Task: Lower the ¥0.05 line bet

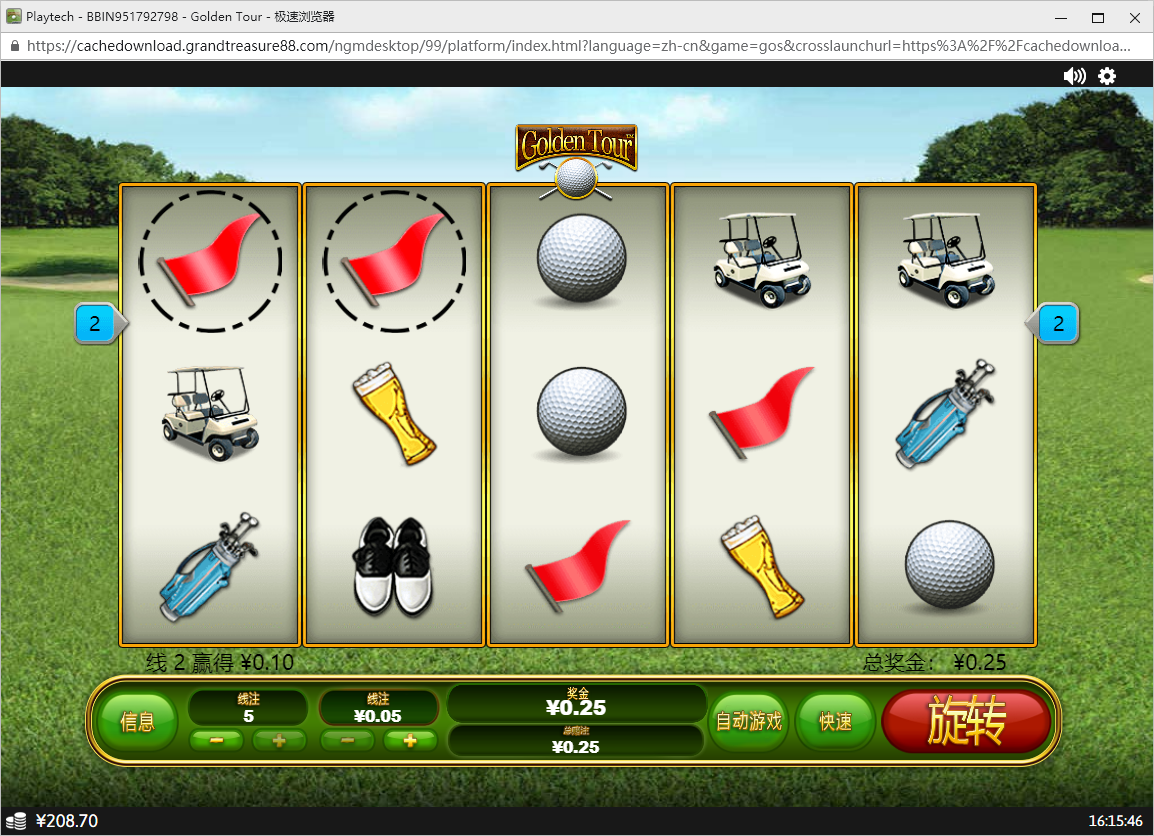Action: click(x=348, y=741)
